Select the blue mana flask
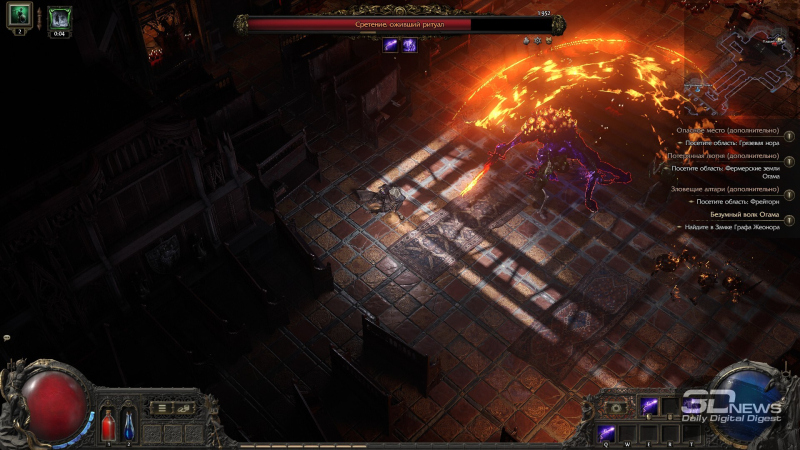The image size is (800, 450). [128, 422]
